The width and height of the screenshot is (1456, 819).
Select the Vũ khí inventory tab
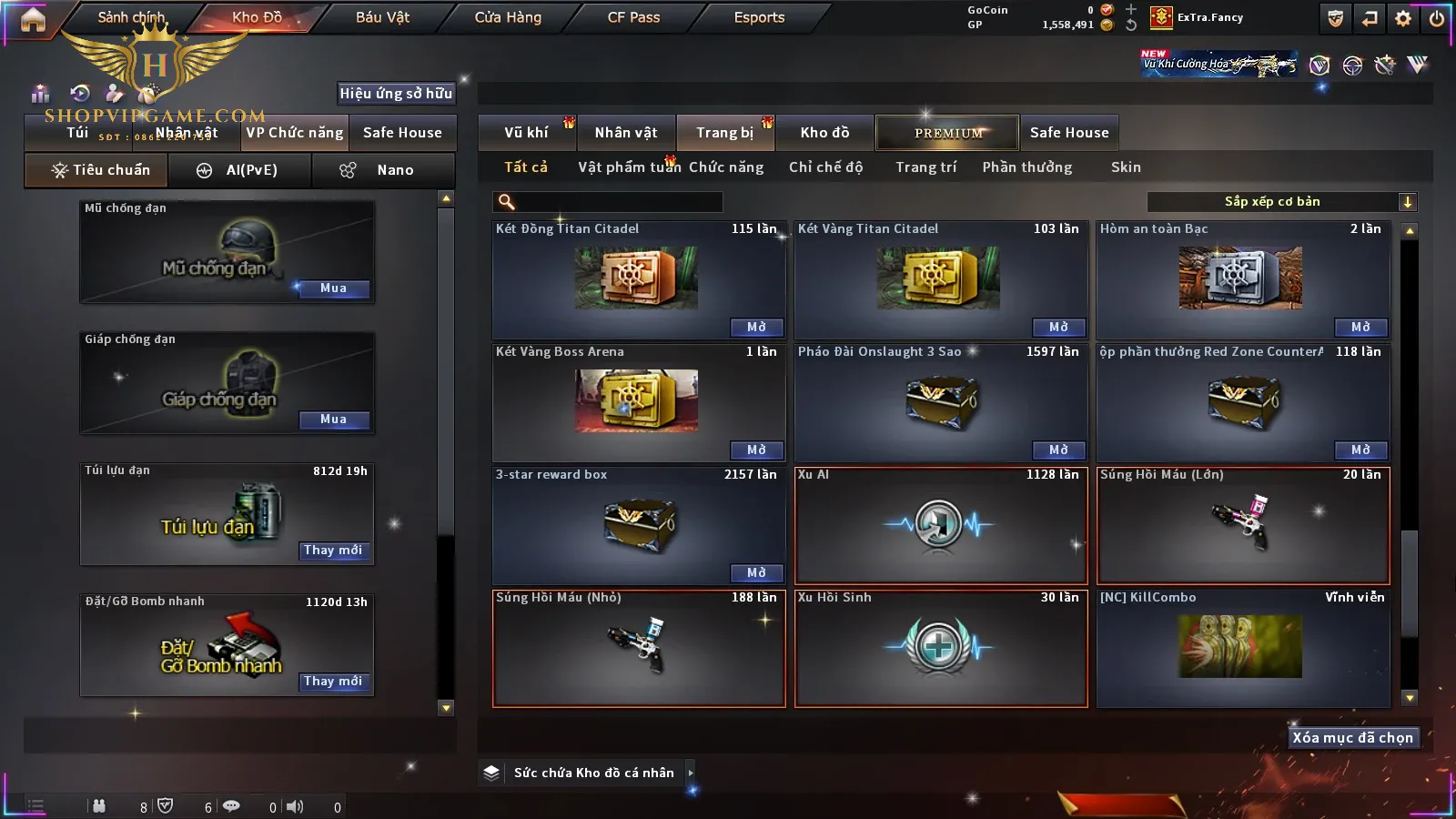526,133
